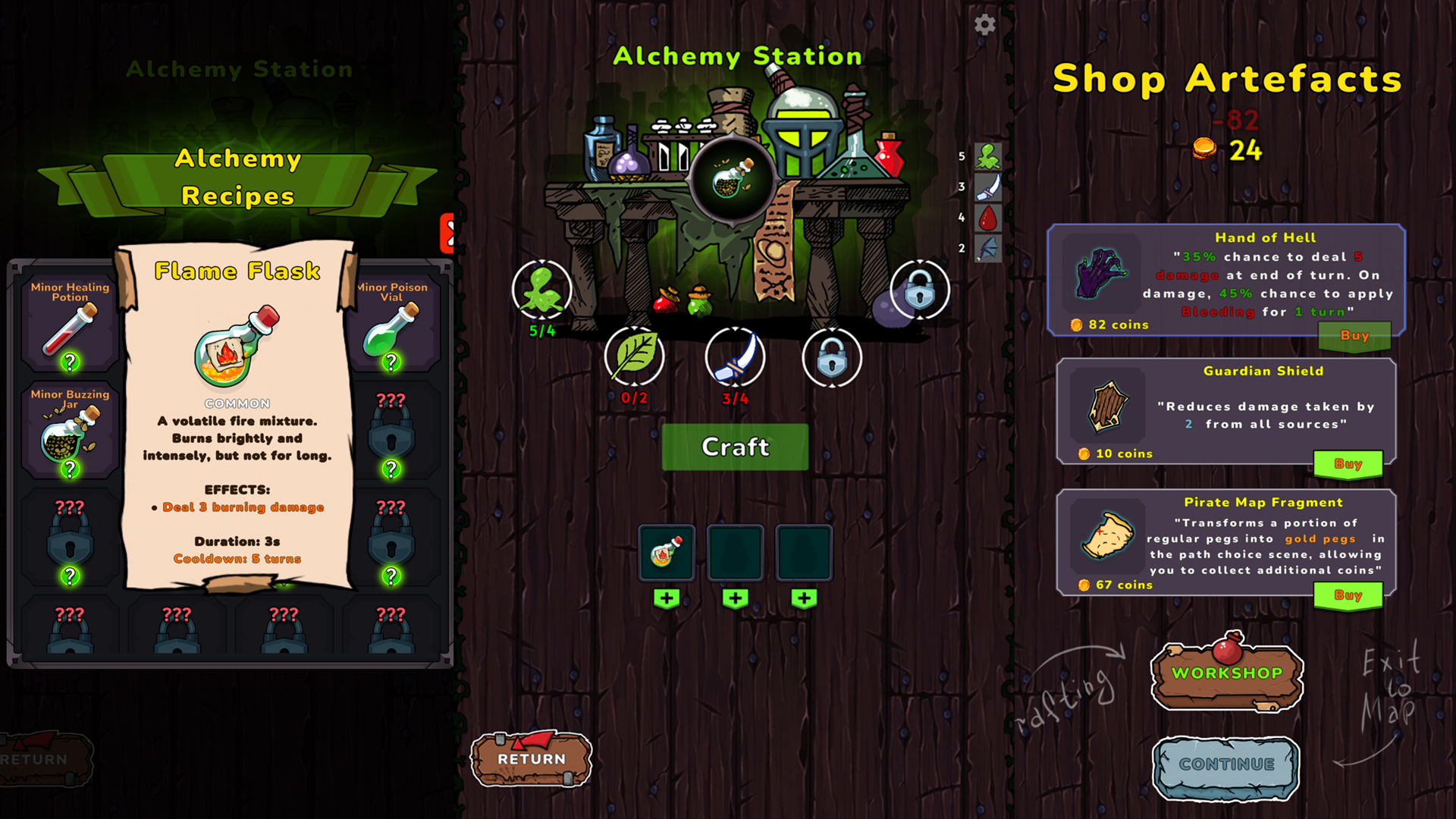Click the blood drop icon in the ingredient list
The width and height of the screenshot is (1456, 819).
pos(988,219)
